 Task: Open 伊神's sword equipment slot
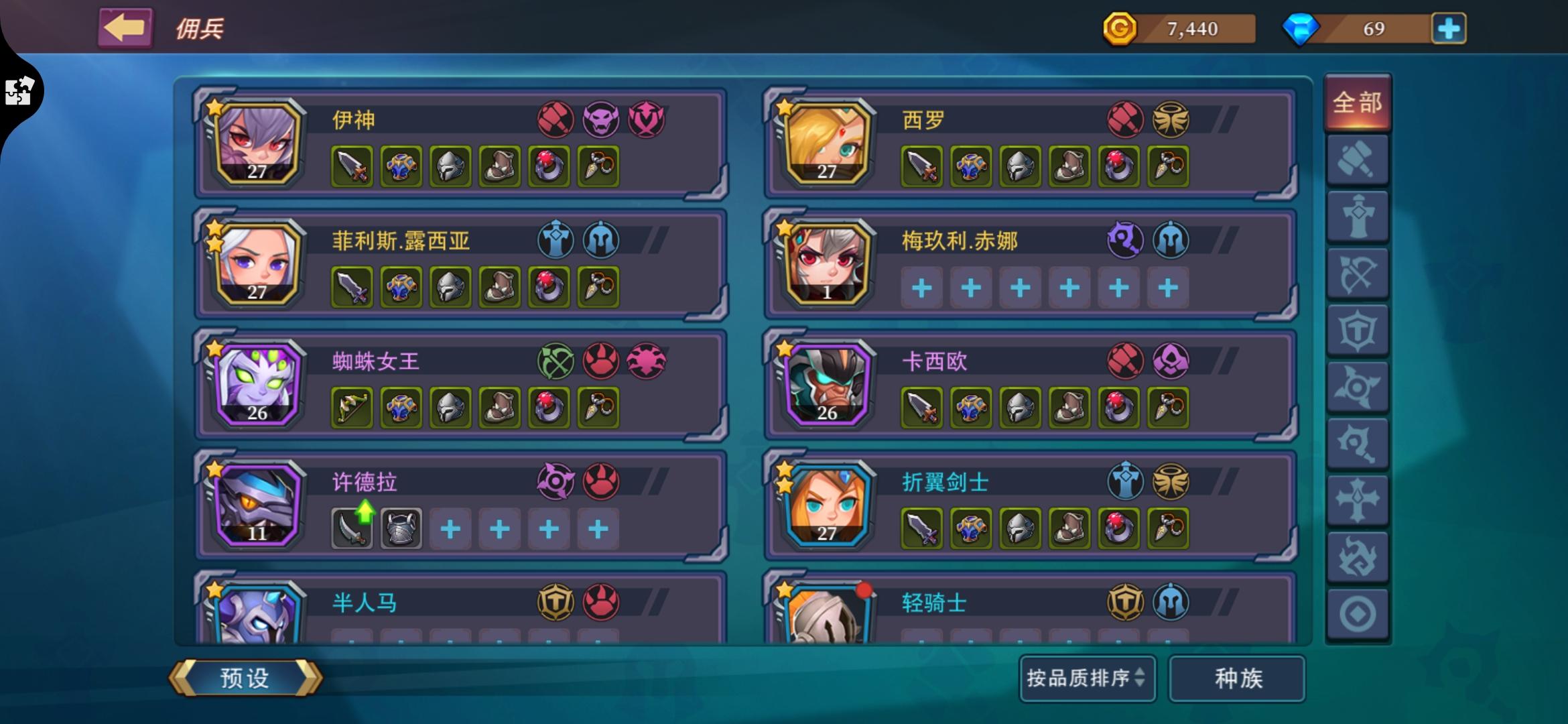click(350, 166)
